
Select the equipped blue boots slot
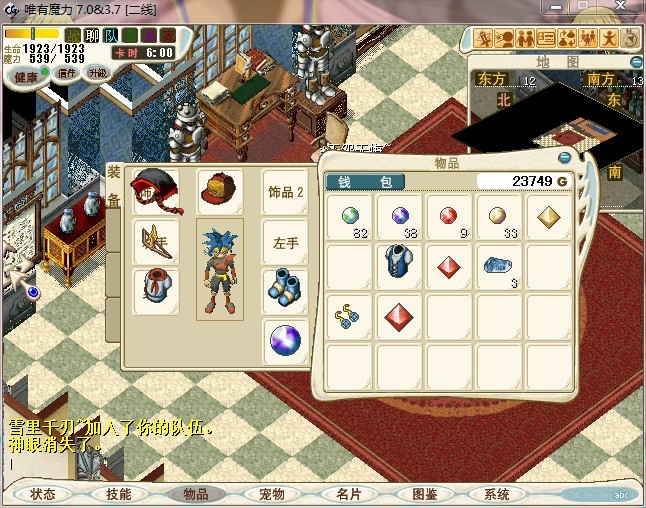pos(284,290)
